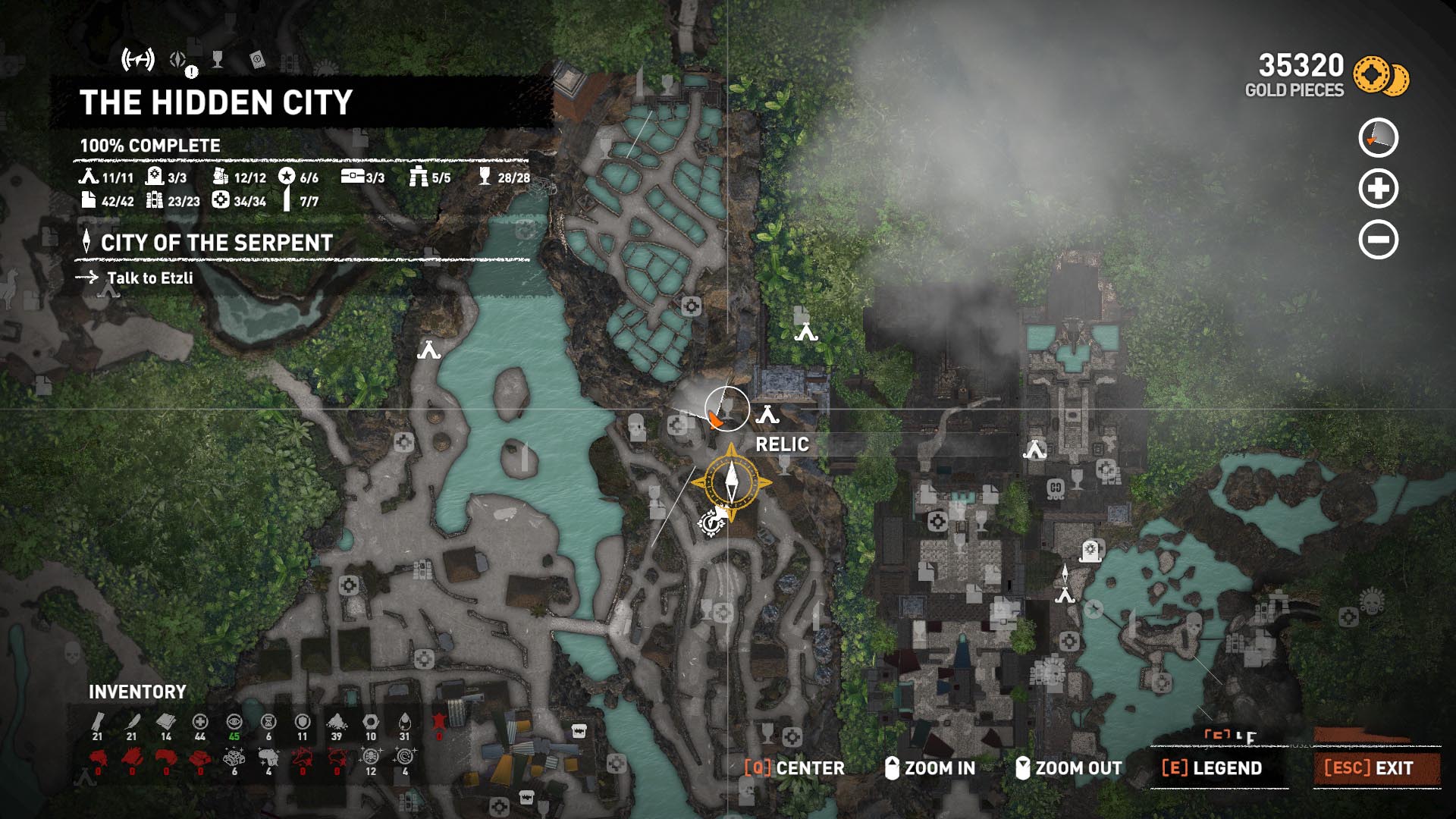Select the map tab icon
Viewport: 1456px width, 819px height.
pyautogui.click(x=138, y=59)
